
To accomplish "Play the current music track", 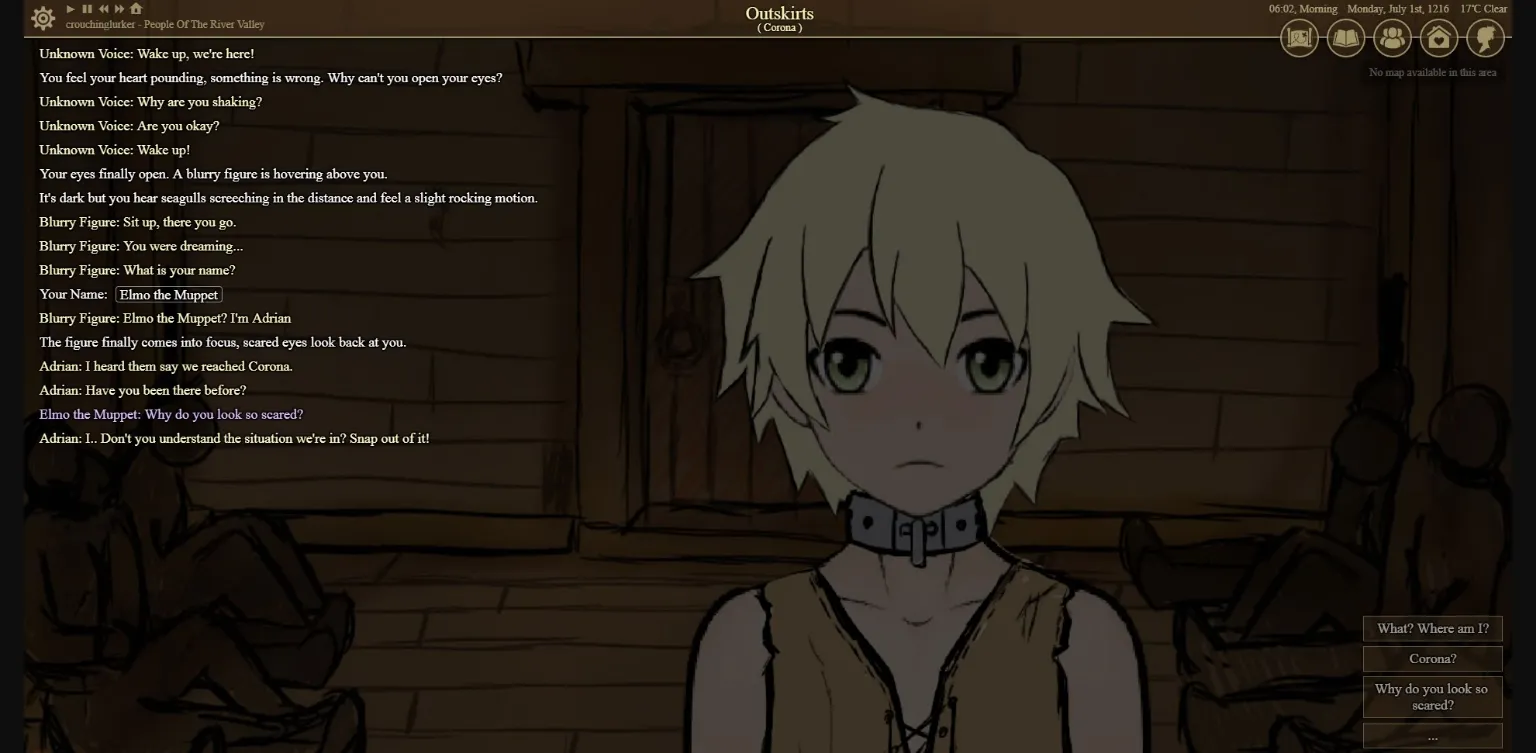I will (69, 8).
